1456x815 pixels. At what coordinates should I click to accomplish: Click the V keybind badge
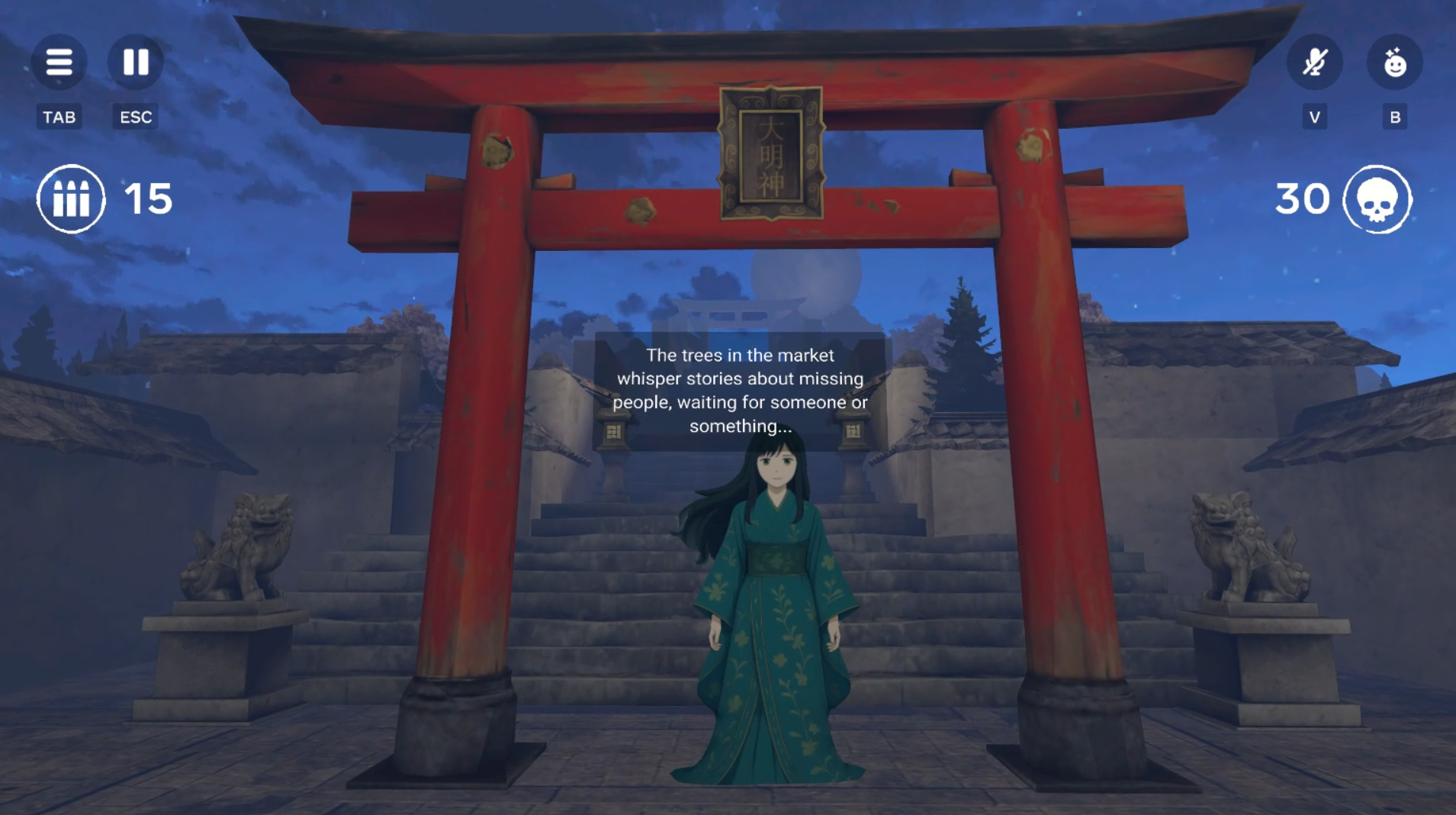(x=1315, y=116)
